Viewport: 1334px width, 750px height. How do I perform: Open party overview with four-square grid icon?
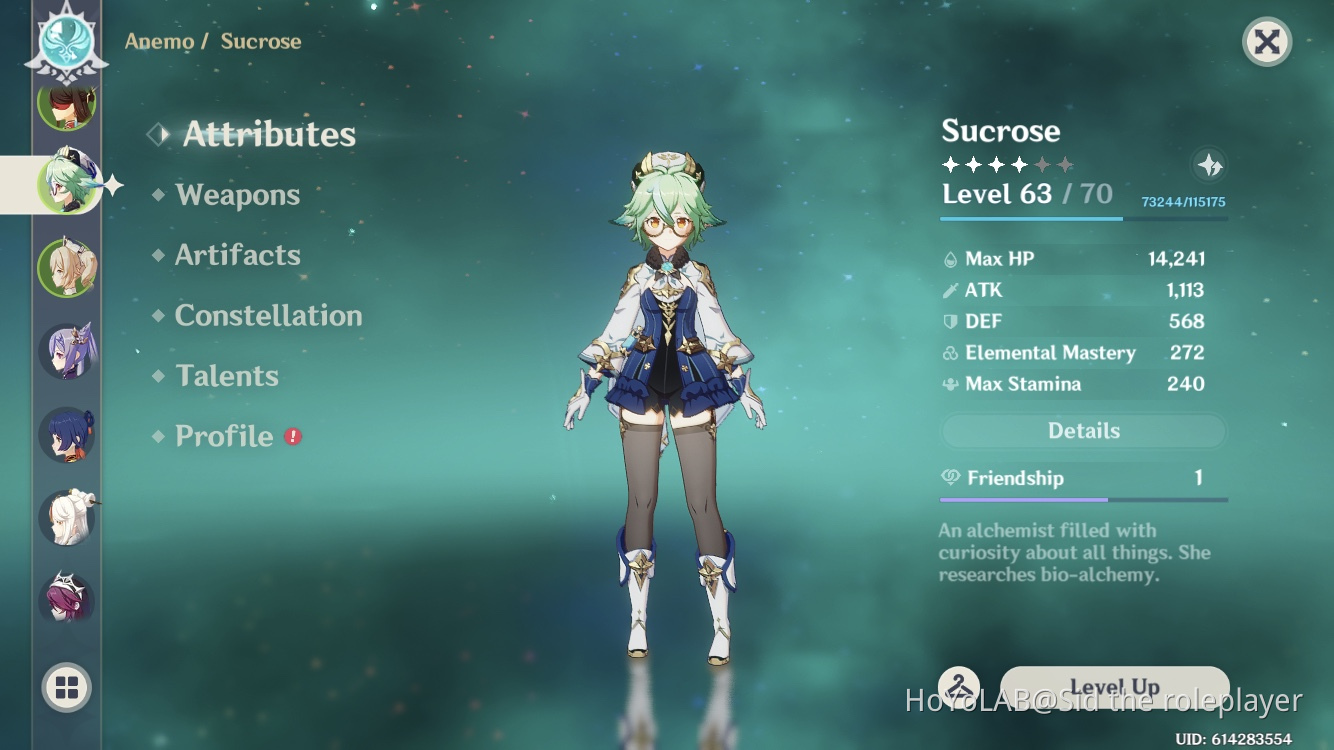pyautogui.click(x=67, y=687)
